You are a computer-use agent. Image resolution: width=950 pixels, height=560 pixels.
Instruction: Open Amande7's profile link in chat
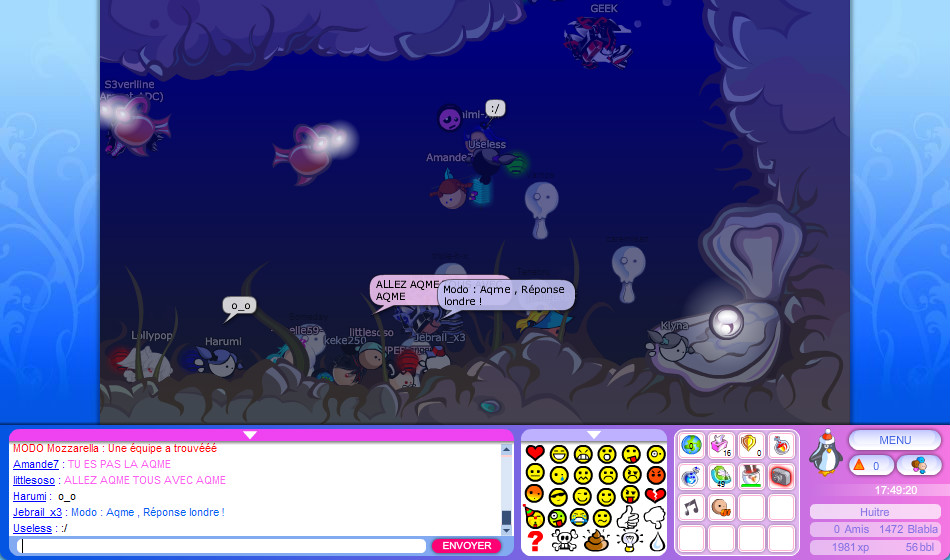tap(36, 464)
